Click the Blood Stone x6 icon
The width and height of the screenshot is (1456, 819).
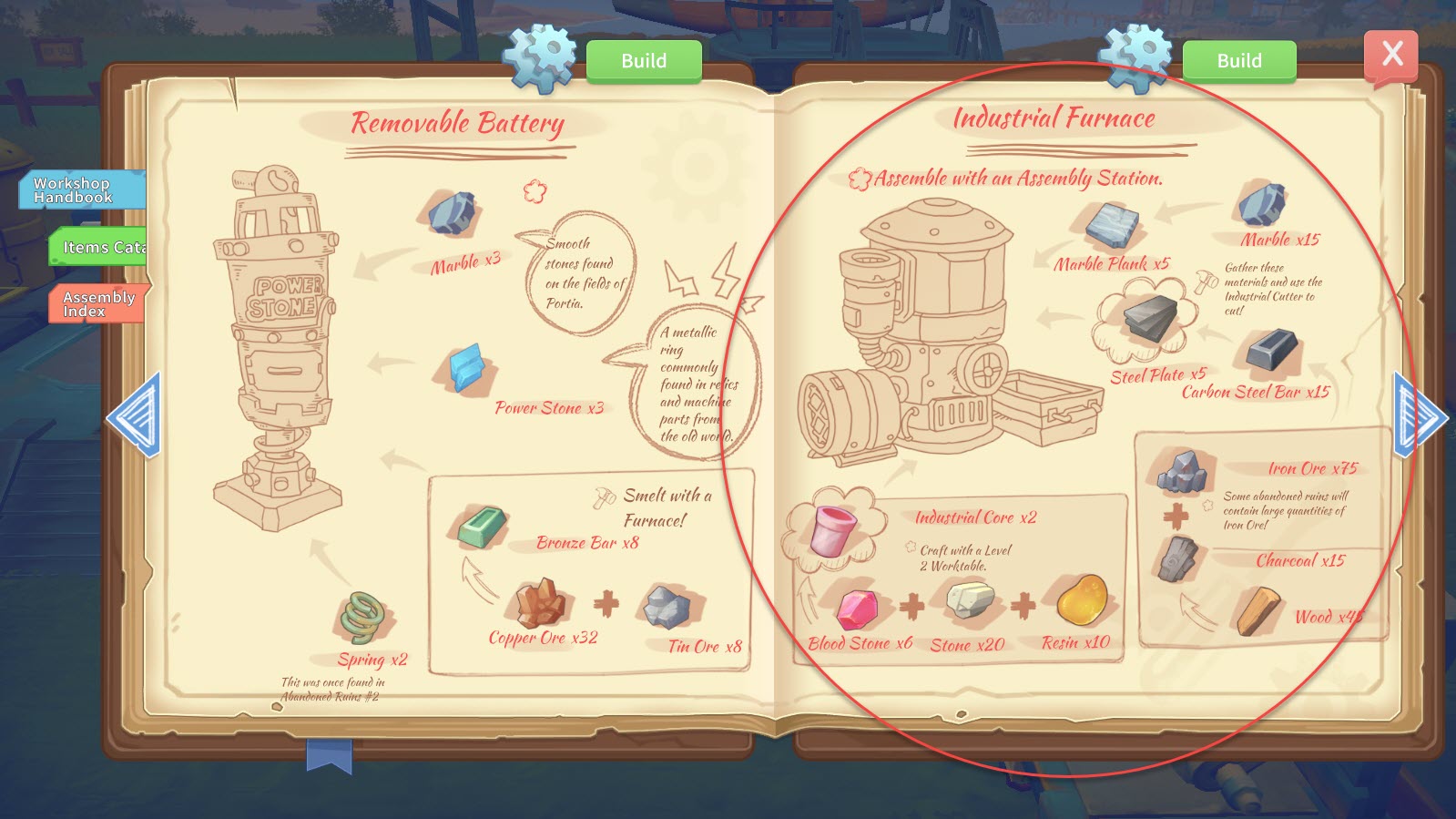coord(856,609)
